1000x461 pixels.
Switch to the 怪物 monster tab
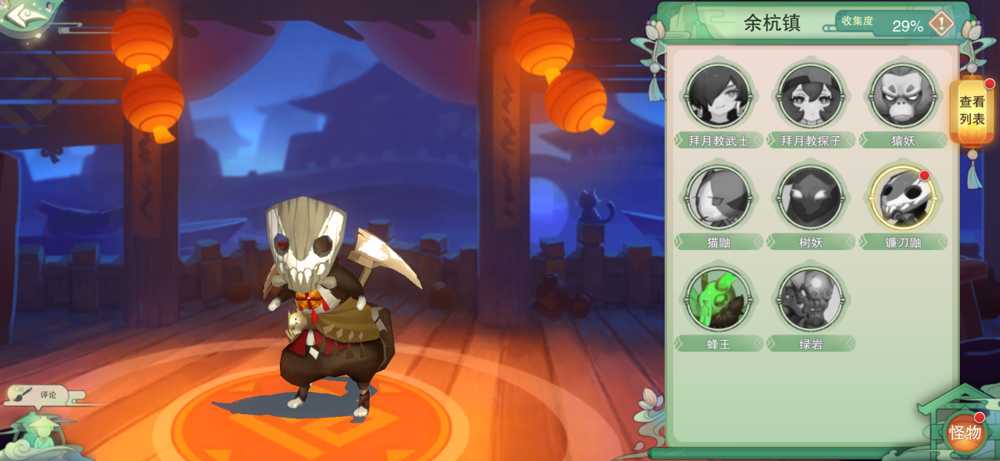click(x=964, y=432)
